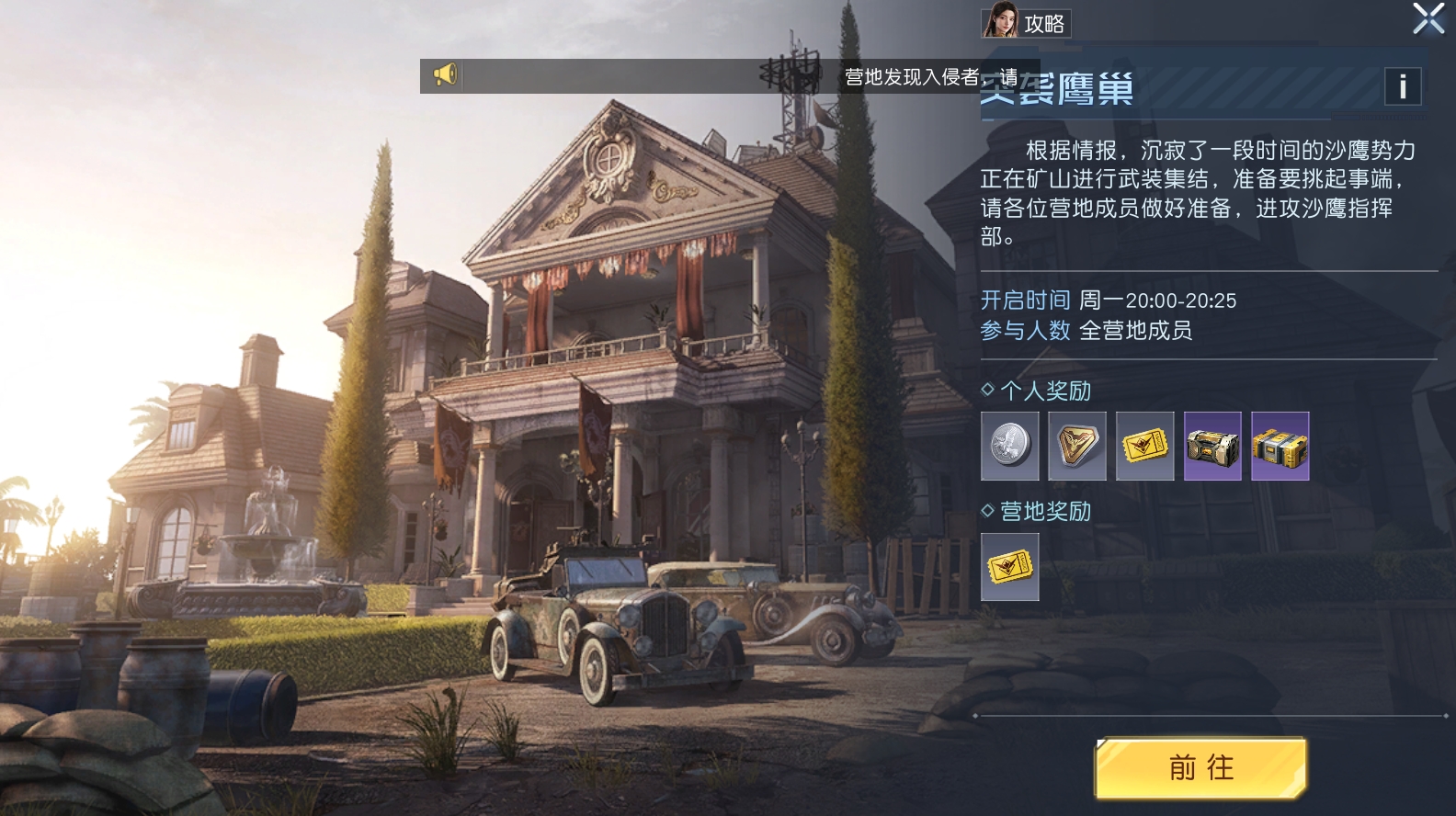Tap the yellow 前往 go button
1456x816 pixels.
click(1200, 767)
